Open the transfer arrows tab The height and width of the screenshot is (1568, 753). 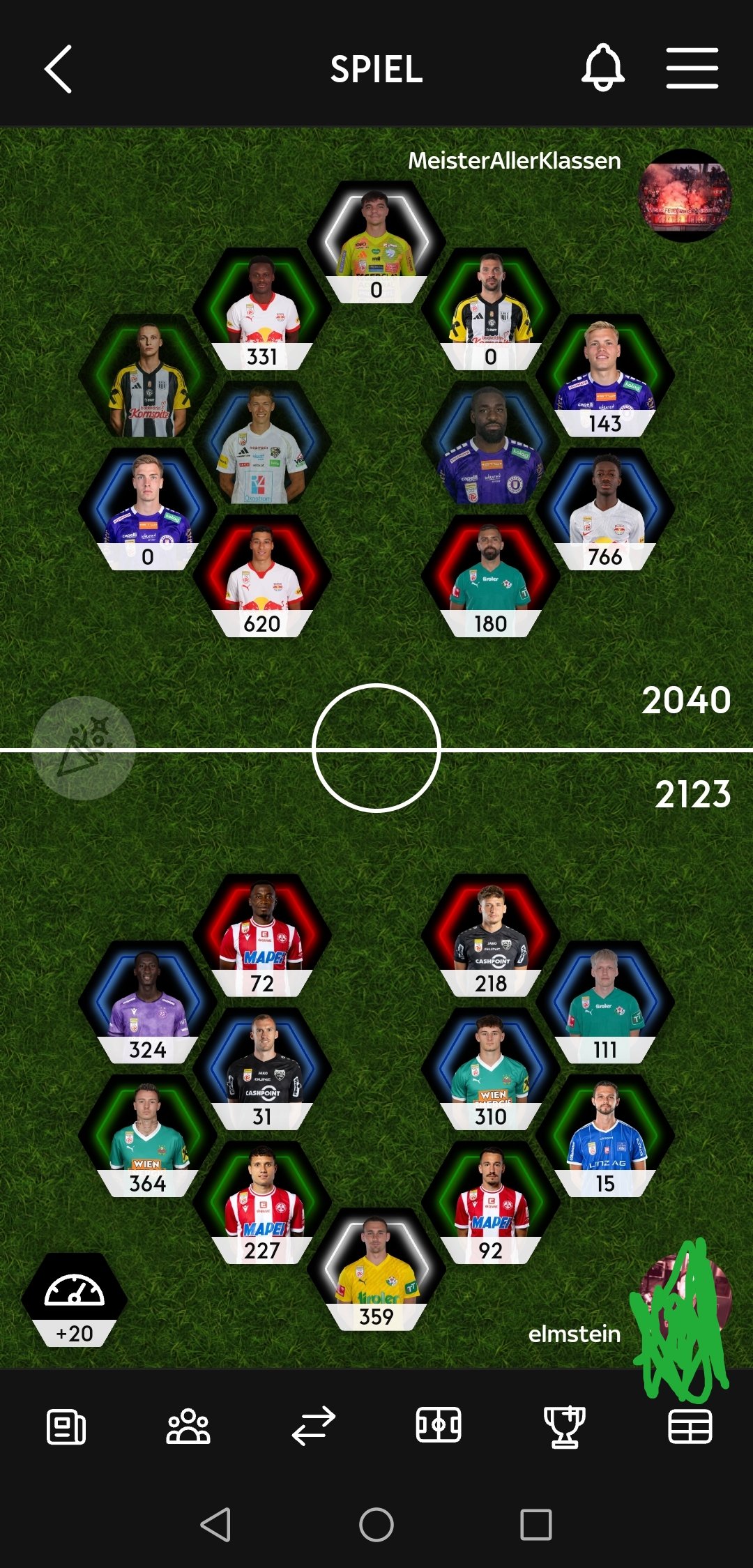click(314, 1426)
